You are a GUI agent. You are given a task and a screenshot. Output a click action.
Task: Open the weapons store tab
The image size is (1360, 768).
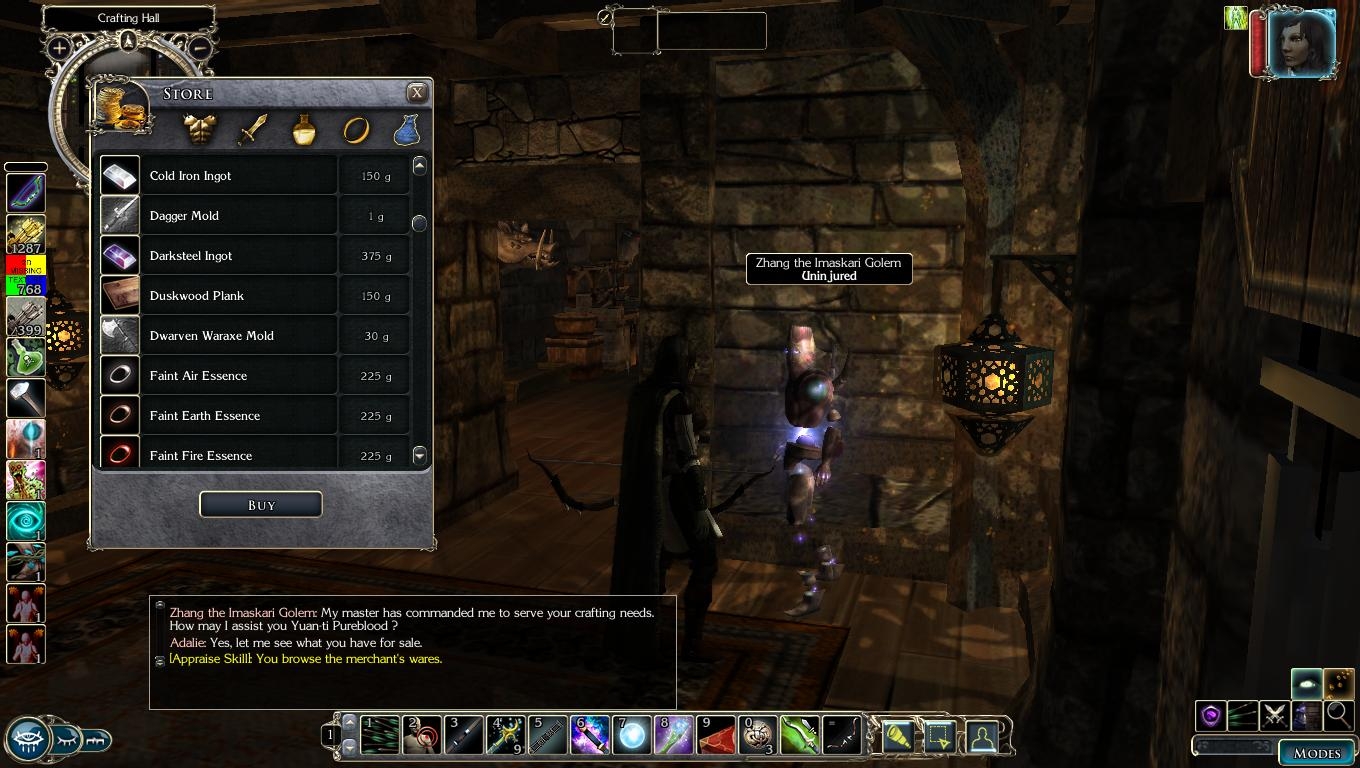click(x=254, y=129)
